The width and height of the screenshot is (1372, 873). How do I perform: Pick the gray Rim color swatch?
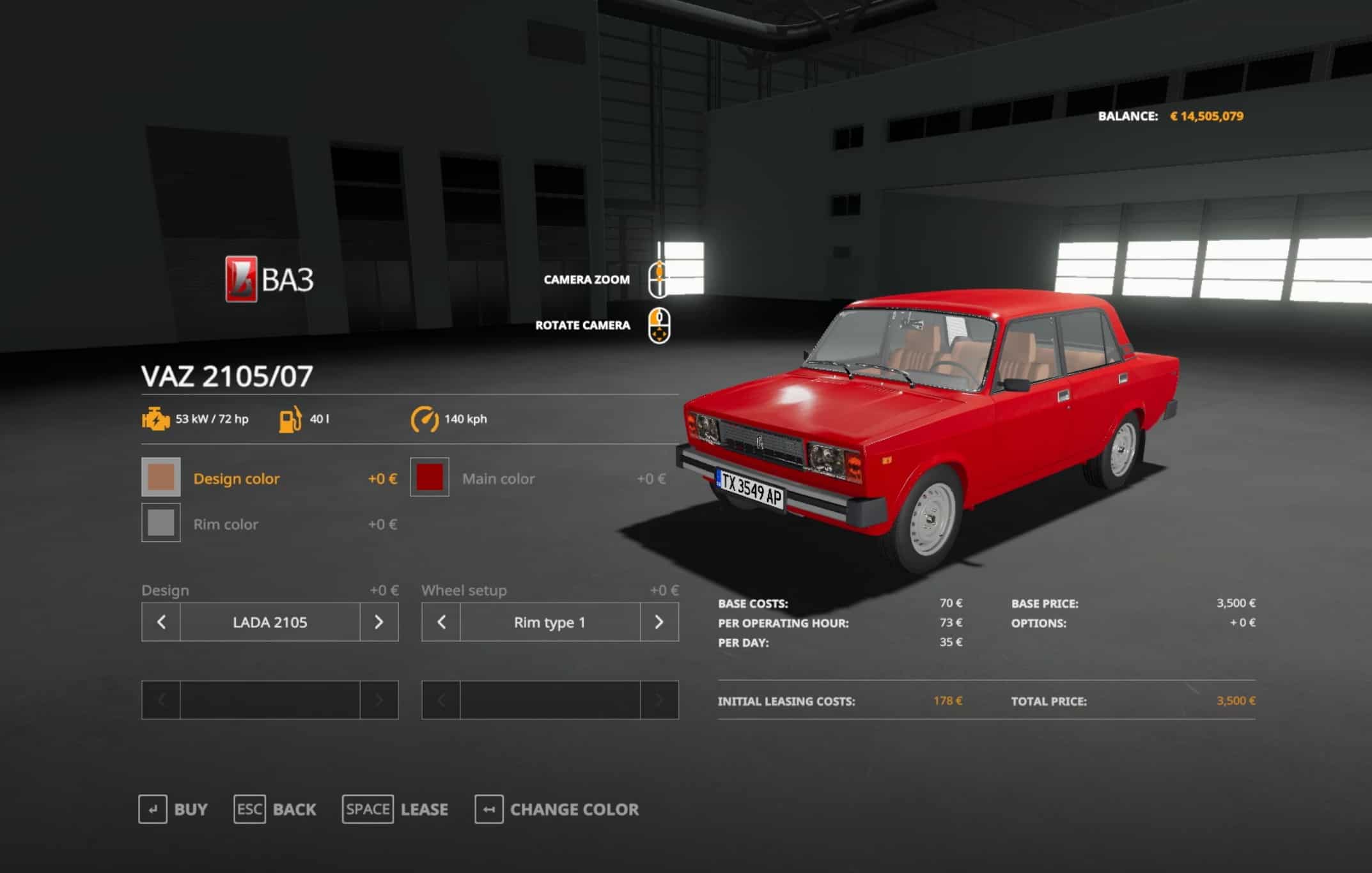click(x=160, y=523)
